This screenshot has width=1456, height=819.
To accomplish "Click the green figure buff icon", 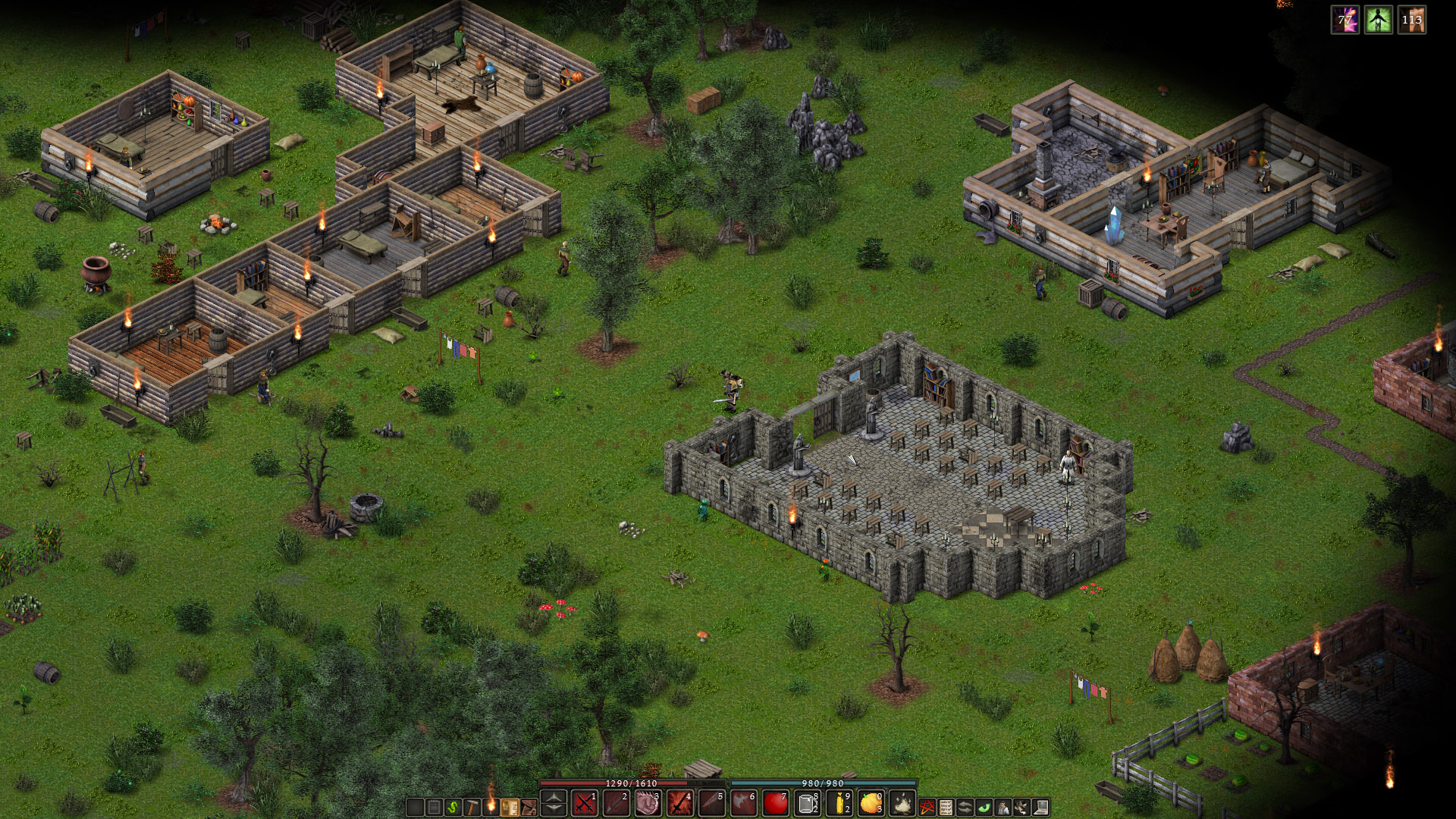I will click(1379, 20).
